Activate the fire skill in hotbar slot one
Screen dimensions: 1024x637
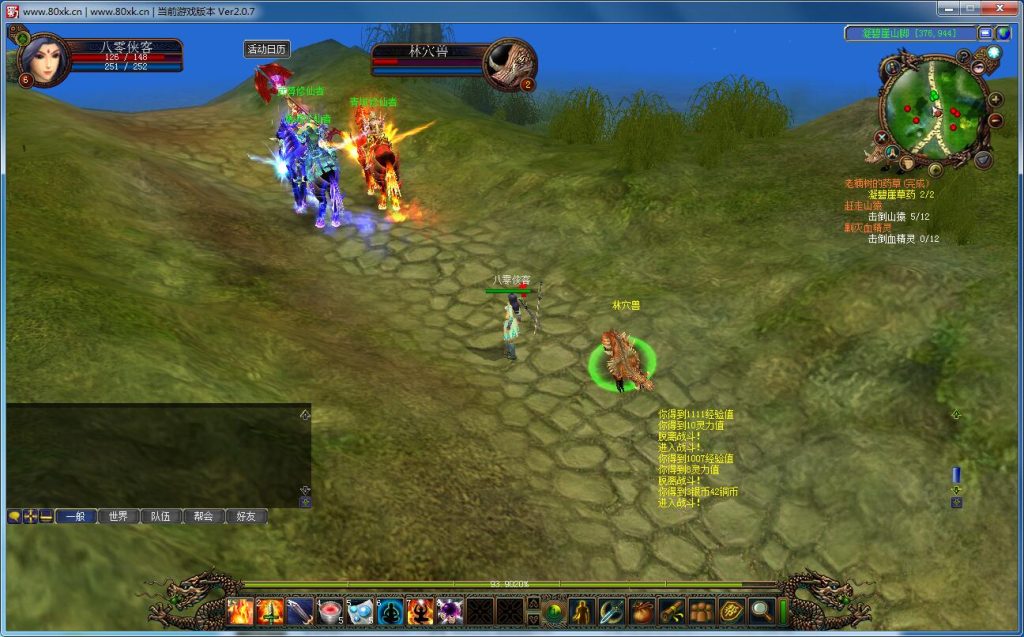point(241,611)
